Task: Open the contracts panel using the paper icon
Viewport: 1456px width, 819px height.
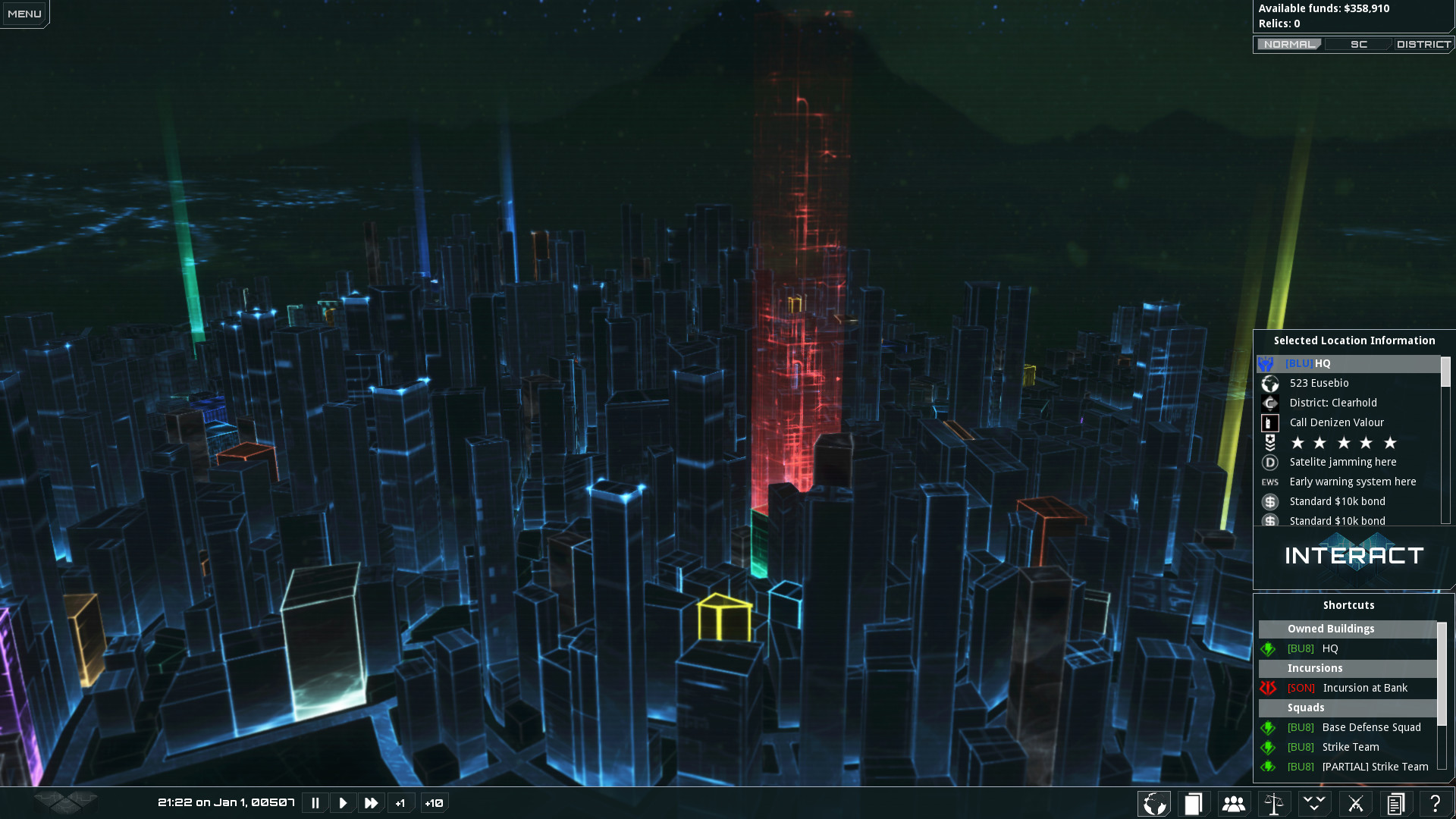Action: pos(1194,802)
